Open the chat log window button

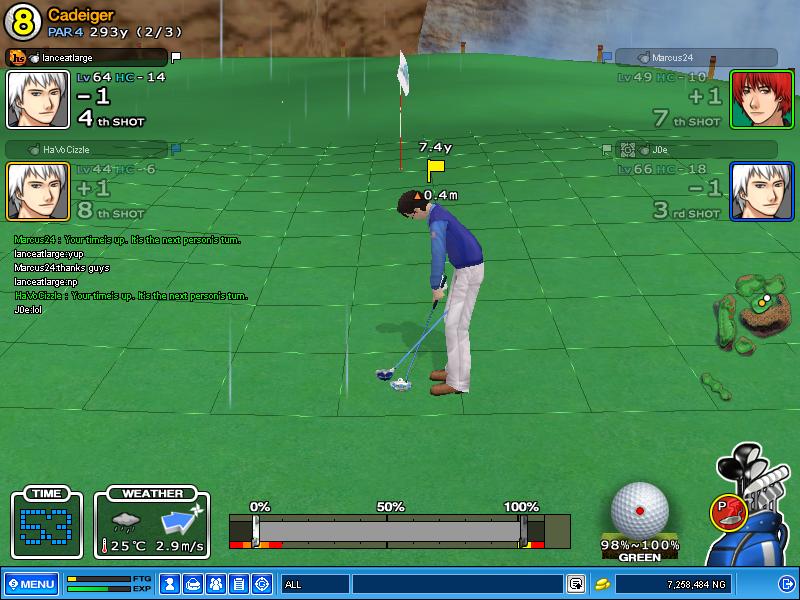tap(576, 584)
